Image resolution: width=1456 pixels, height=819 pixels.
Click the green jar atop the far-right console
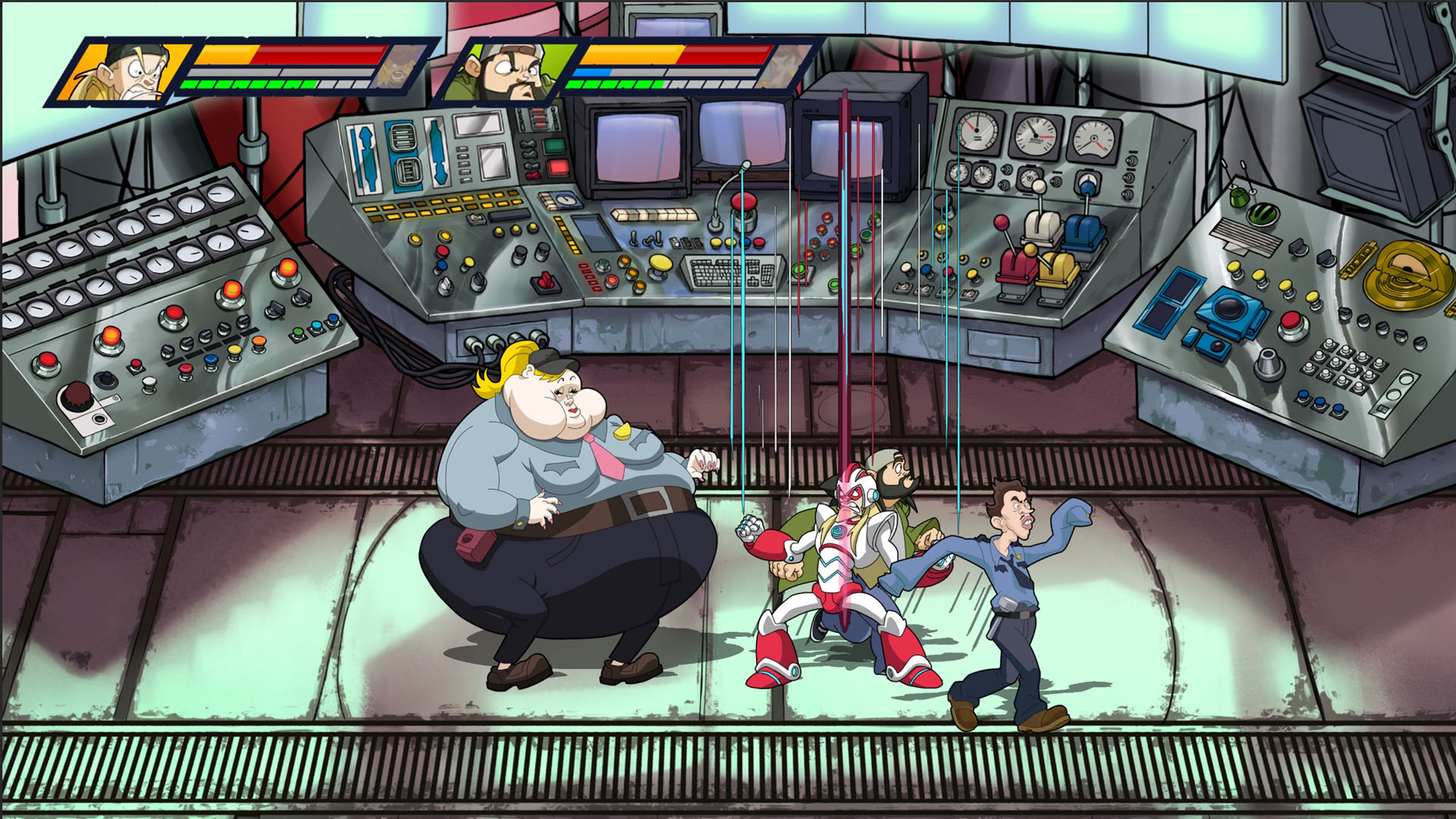pos(1239,199)
